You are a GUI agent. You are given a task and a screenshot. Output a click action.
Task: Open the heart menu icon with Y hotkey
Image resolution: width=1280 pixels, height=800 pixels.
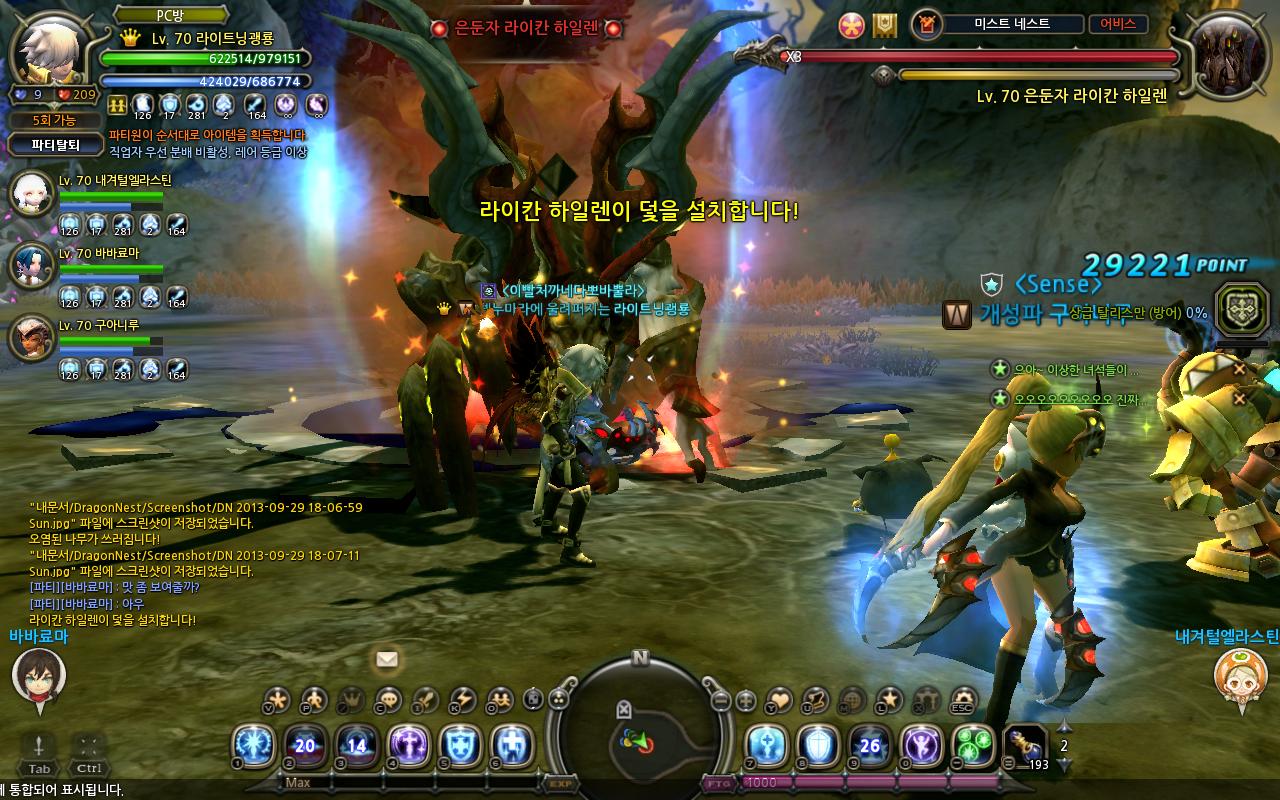coord(778,699)
